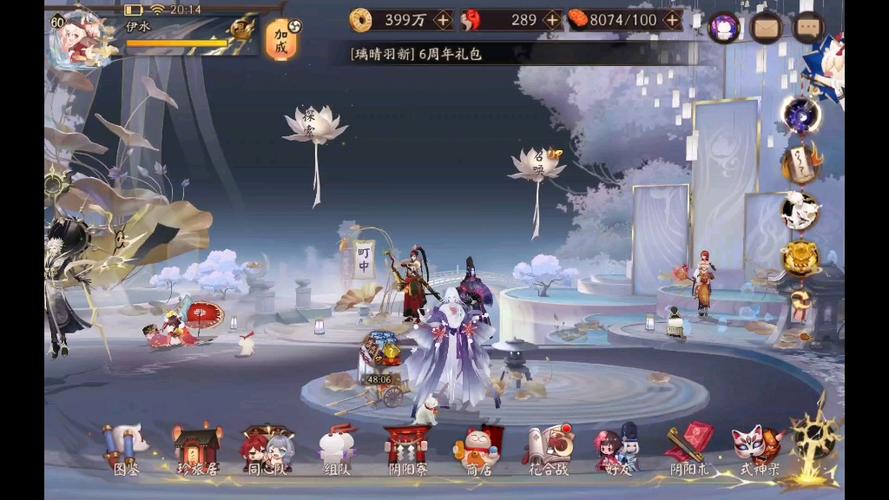Add more gold coins with plus button
Screen dimensions: 889x500
[x=443, y=20]
